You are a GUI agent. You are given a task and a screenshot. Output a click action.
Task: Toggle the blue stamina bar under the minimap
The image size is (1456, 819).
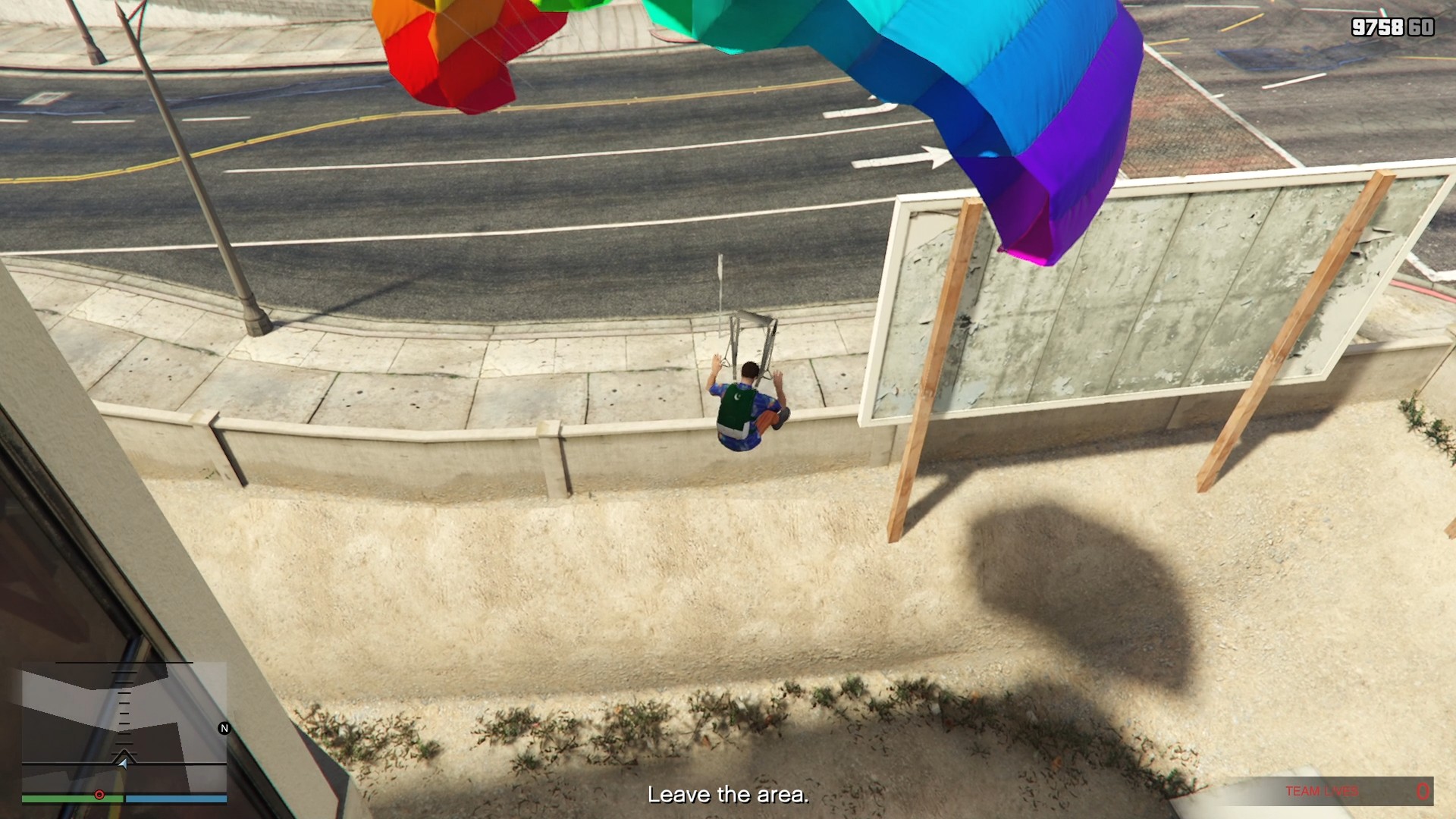[x=177, y=799]
